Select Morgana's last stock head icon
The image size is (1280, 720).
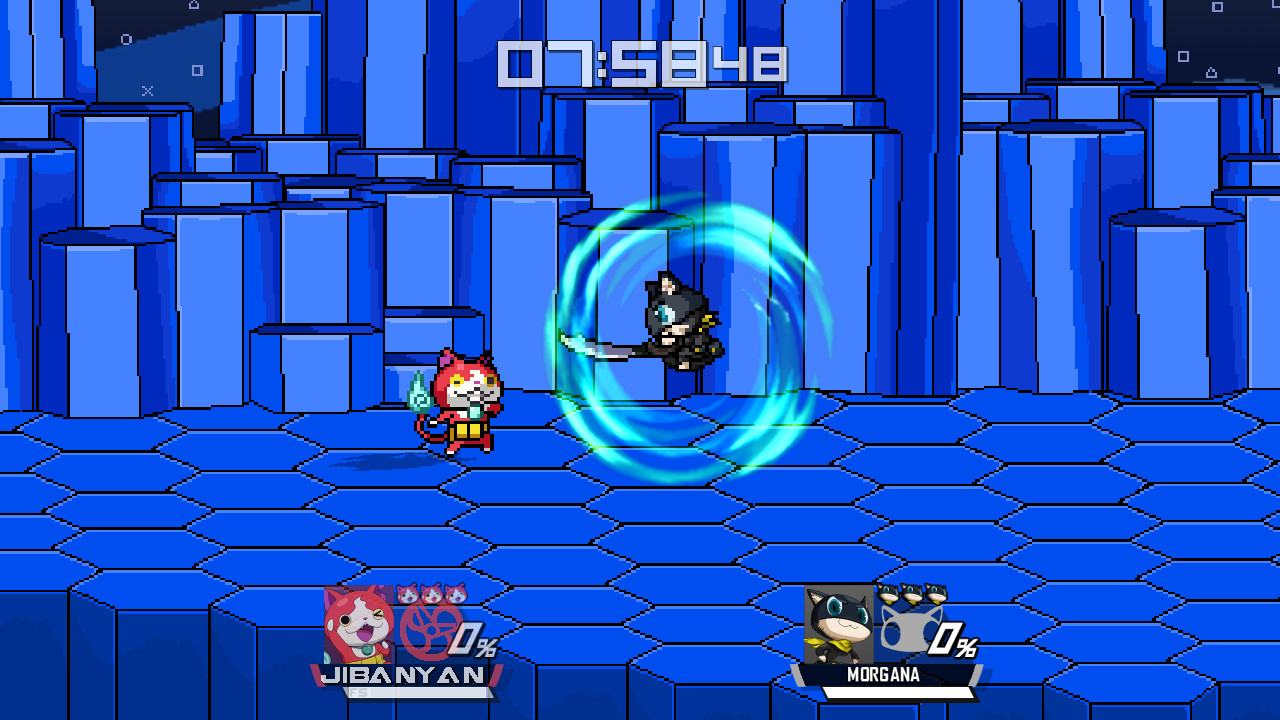pos(935,593)
